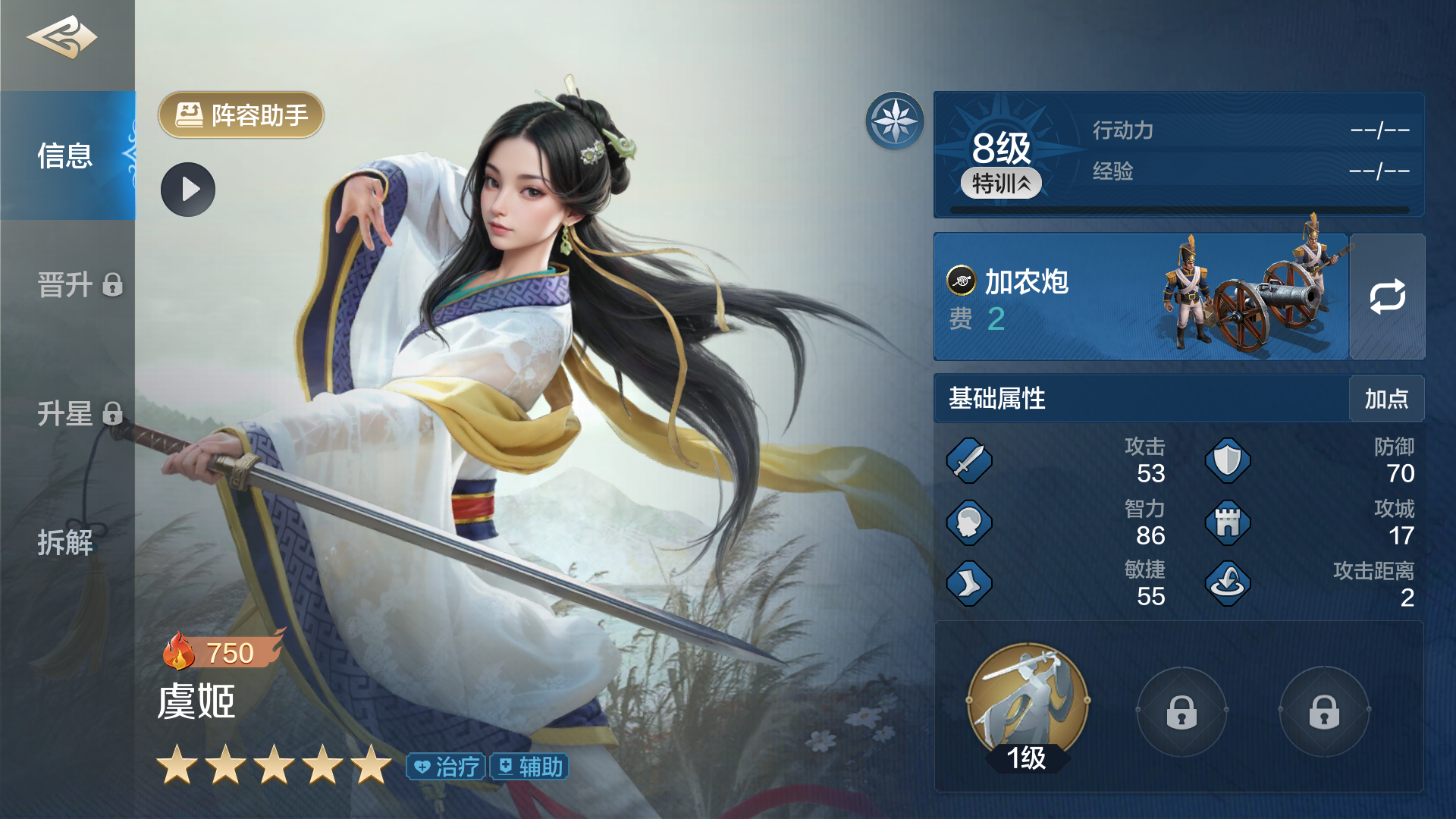Open 加点 attribute point allocation
The height and width of the screenshot is (819, 1456).
(x=1386, y=399)
